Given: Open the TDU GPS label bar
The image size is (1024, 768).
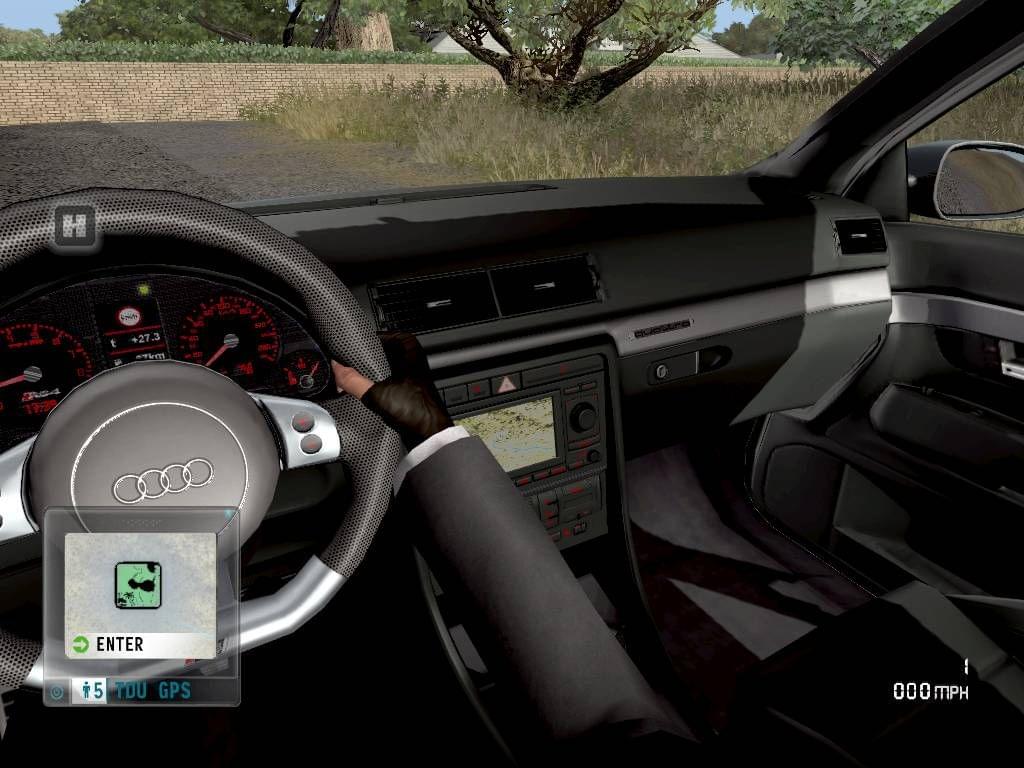Looking at the screenshot, I should click(152, 690).
